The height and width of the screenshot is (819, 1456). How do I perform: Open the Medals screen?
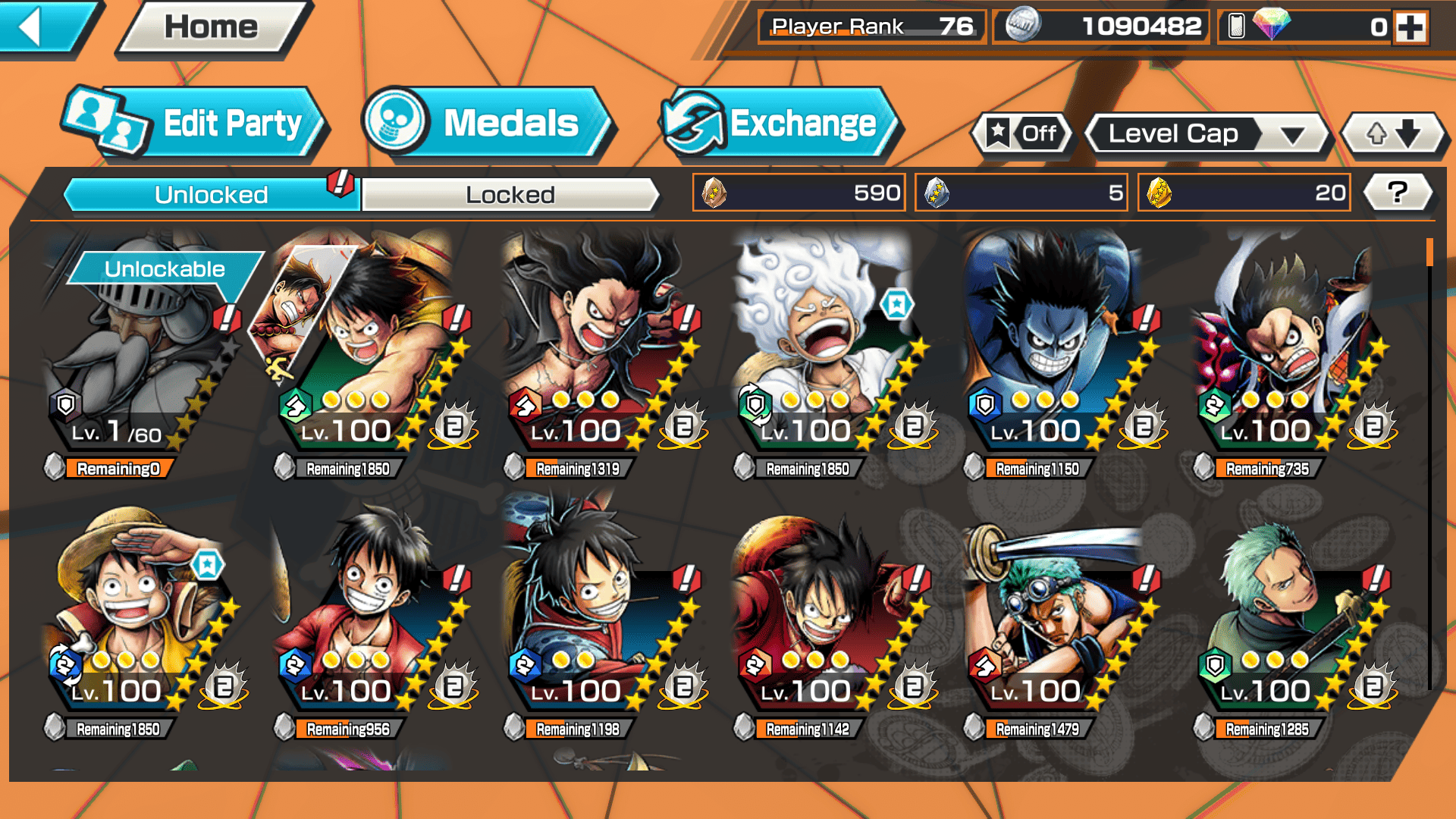(x=487, y=124)
